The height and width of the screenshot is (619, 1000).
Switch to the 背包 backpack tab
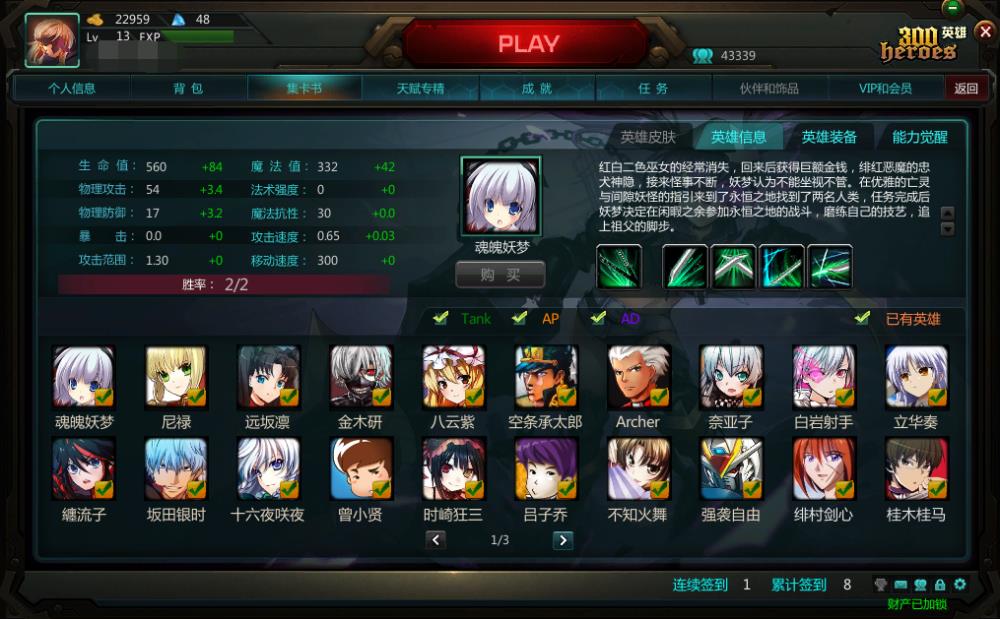(x=188, y=88)
